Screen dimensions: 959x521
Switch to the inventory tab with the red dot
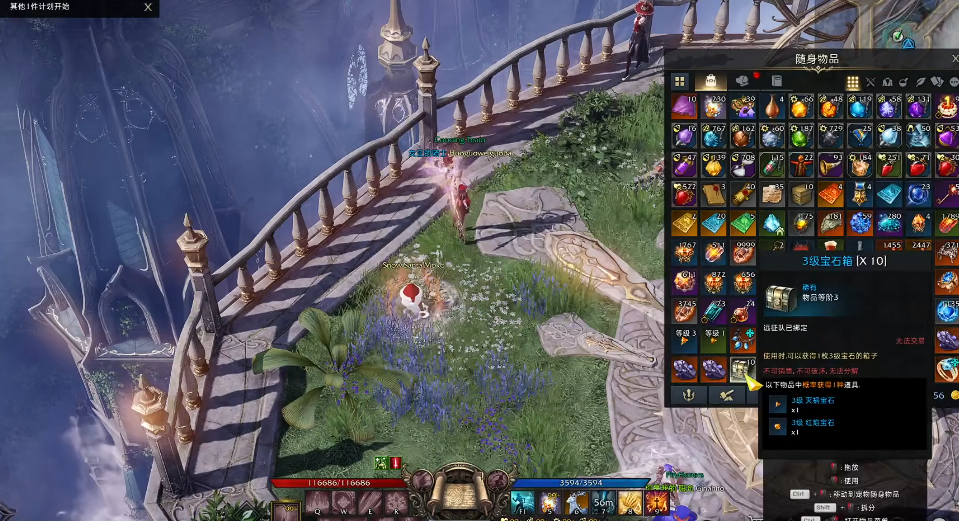coord(743,81)
